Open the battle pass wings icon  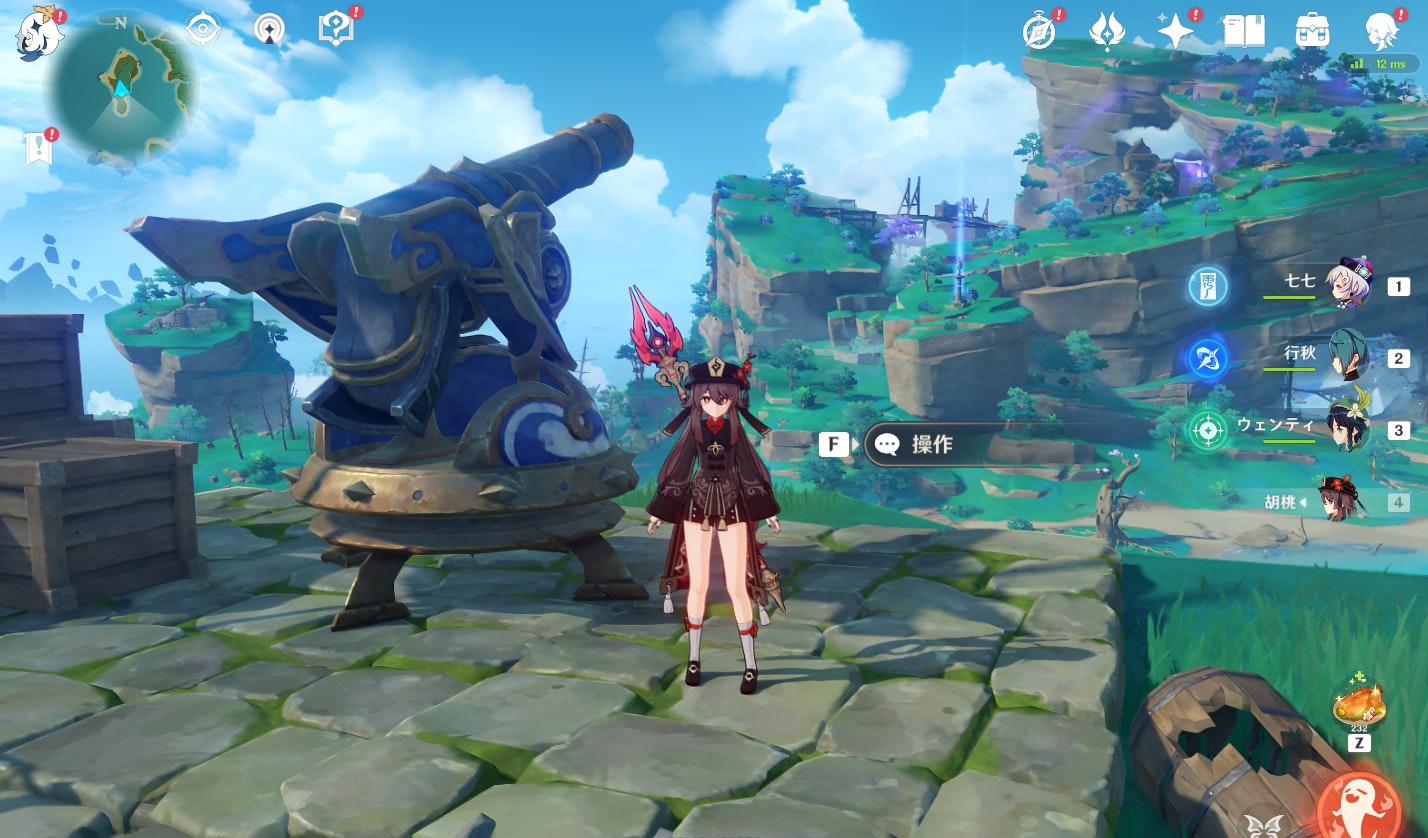[1107, 31]
